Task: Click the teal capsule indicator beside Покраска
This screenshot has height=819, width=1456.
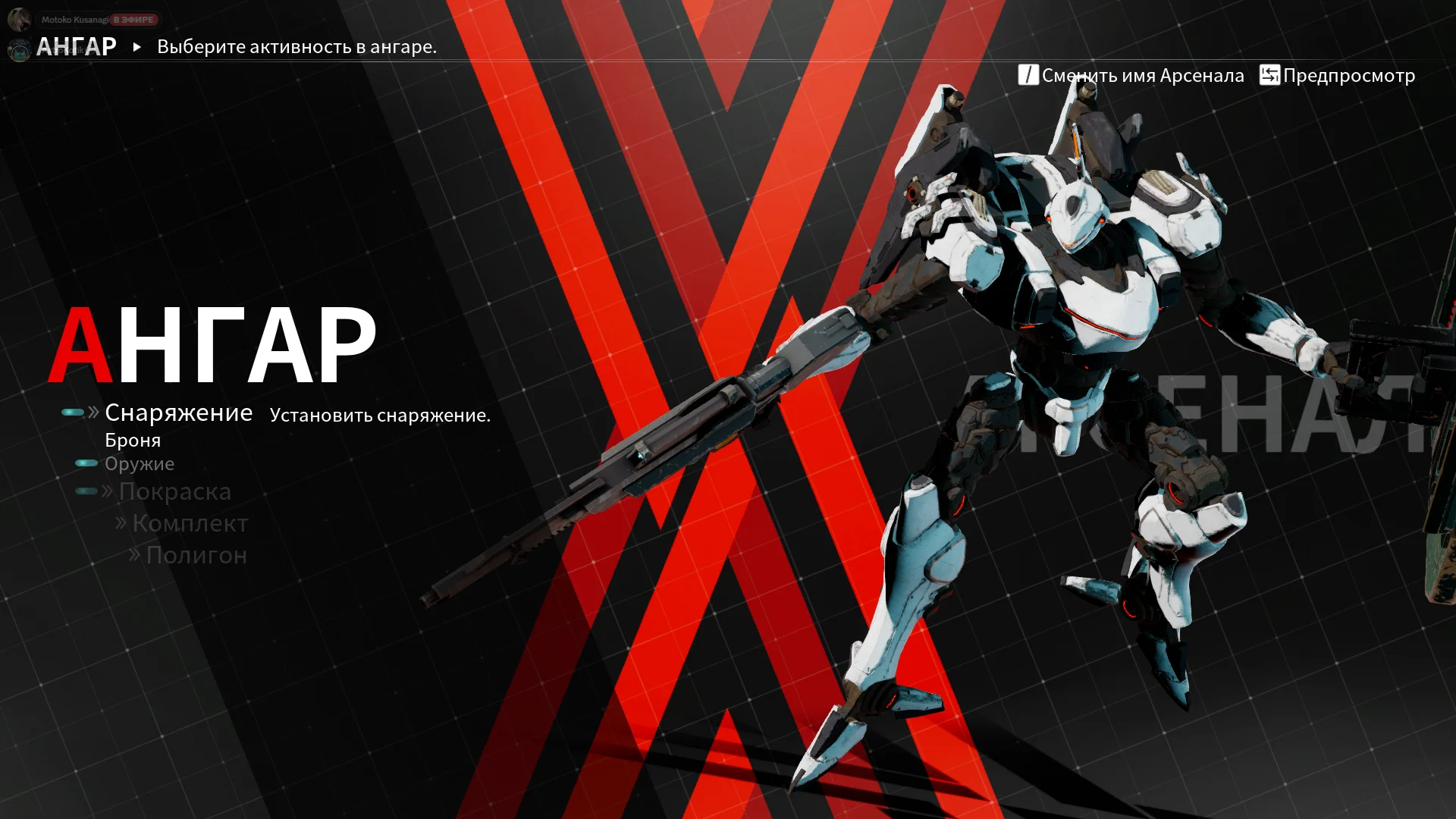Action: pos(85,491)
